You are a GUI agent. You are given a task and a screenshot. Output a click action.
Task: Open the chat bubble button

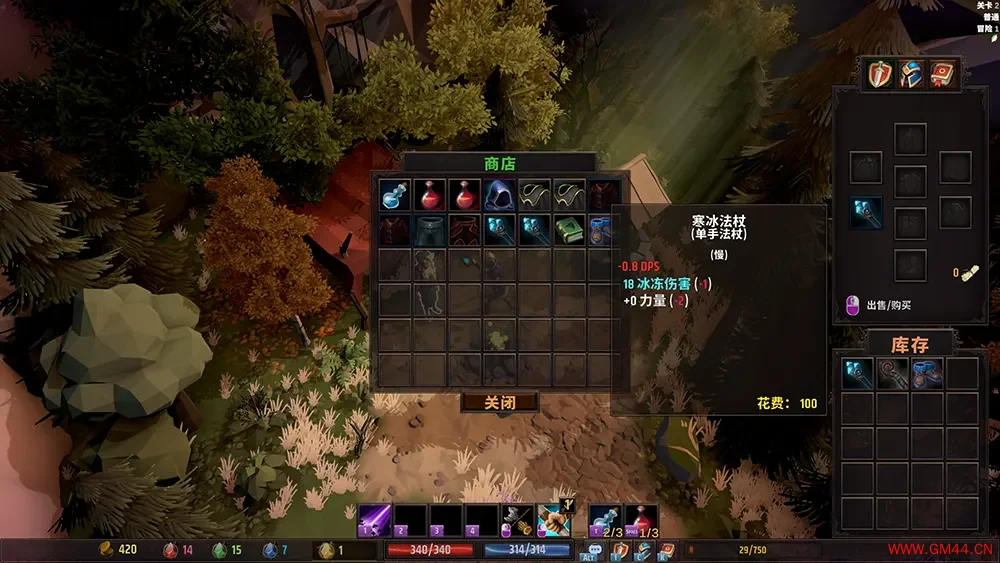597,549
